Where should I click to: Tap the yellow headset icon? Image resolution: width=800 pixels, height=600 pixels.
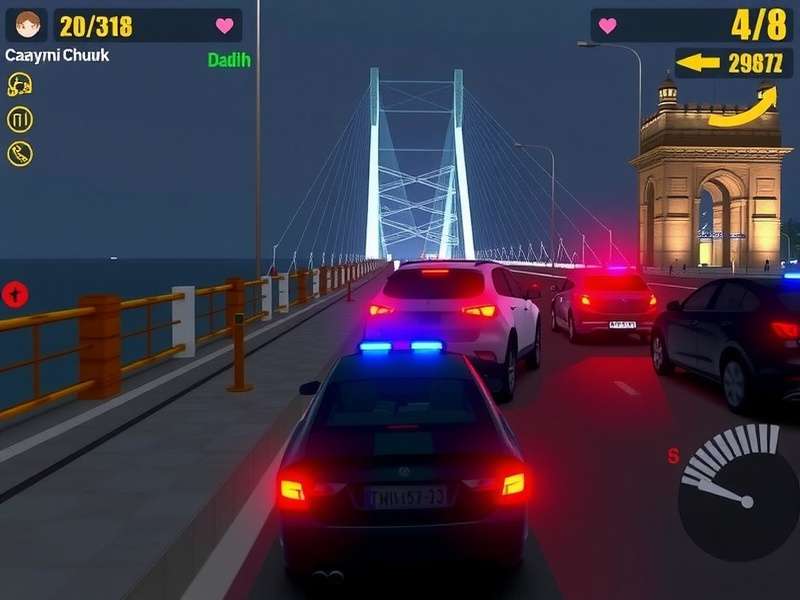19,86
